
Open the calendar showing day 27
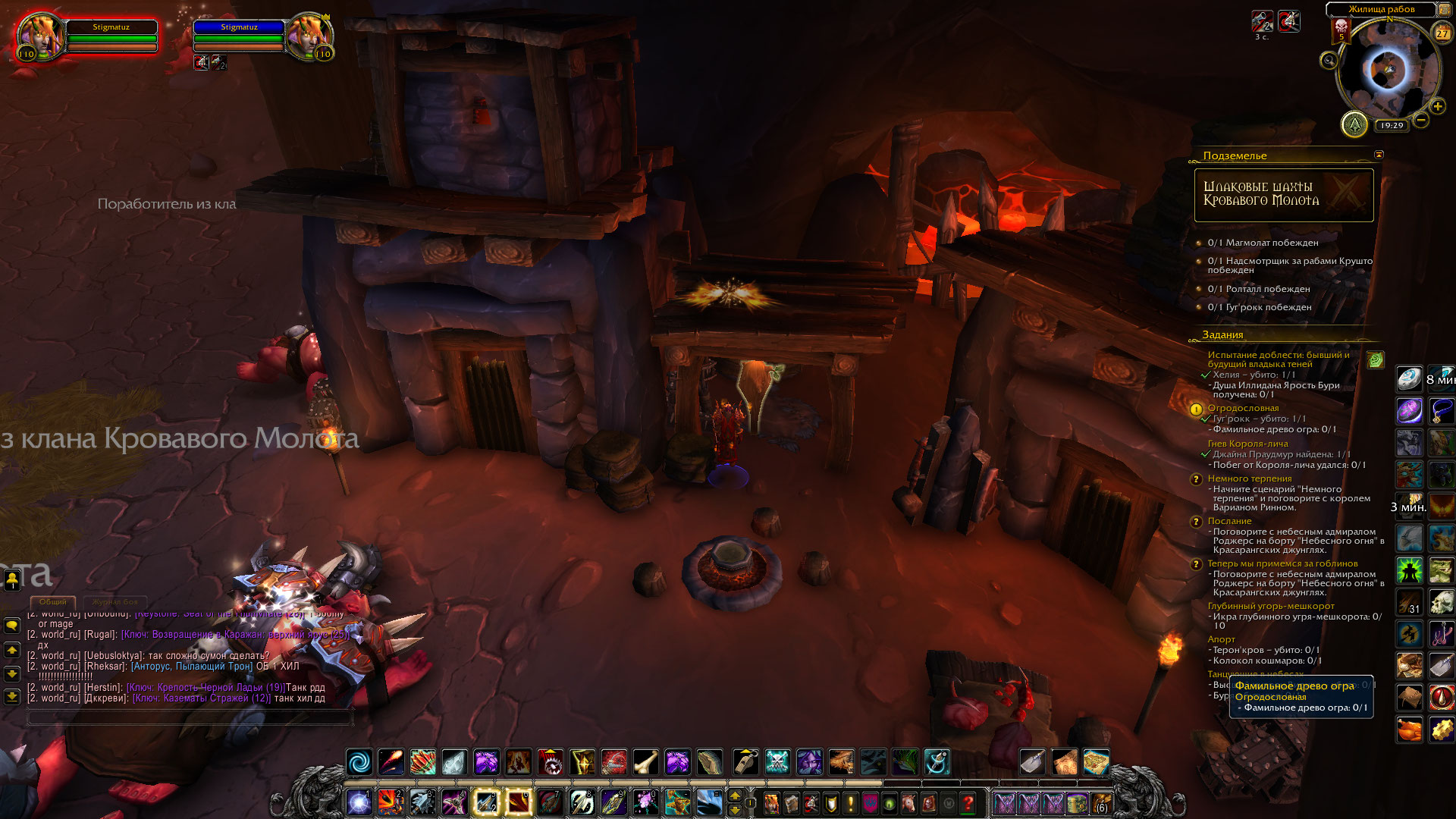1442,33
